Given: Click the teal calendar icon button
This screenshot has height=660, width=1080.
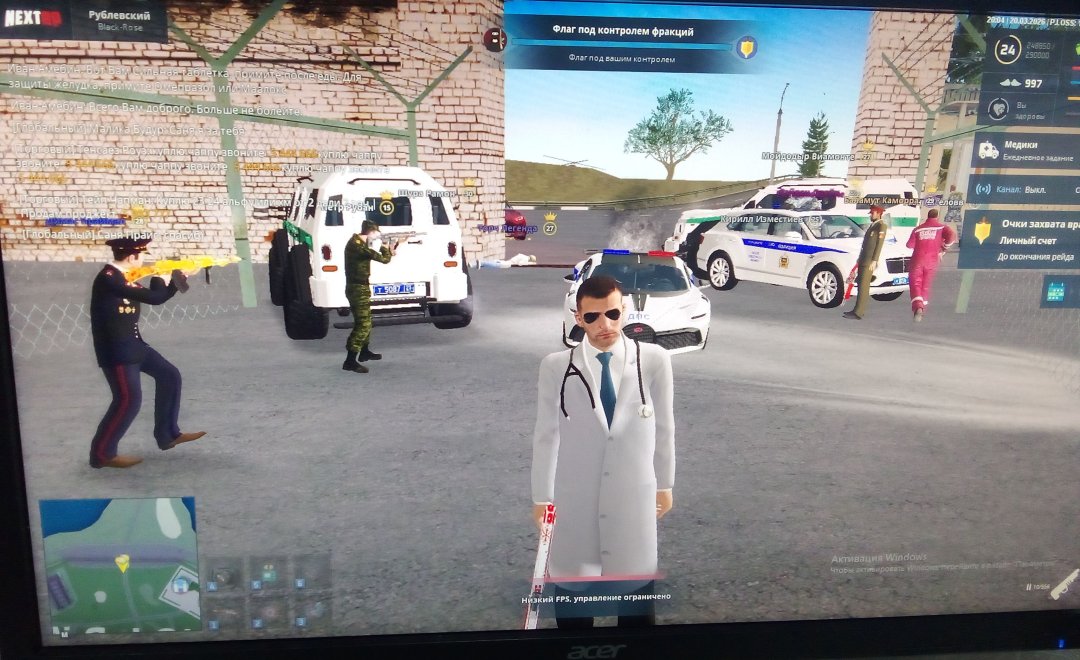Looking at the screenshot, I should click(1055, 291).
